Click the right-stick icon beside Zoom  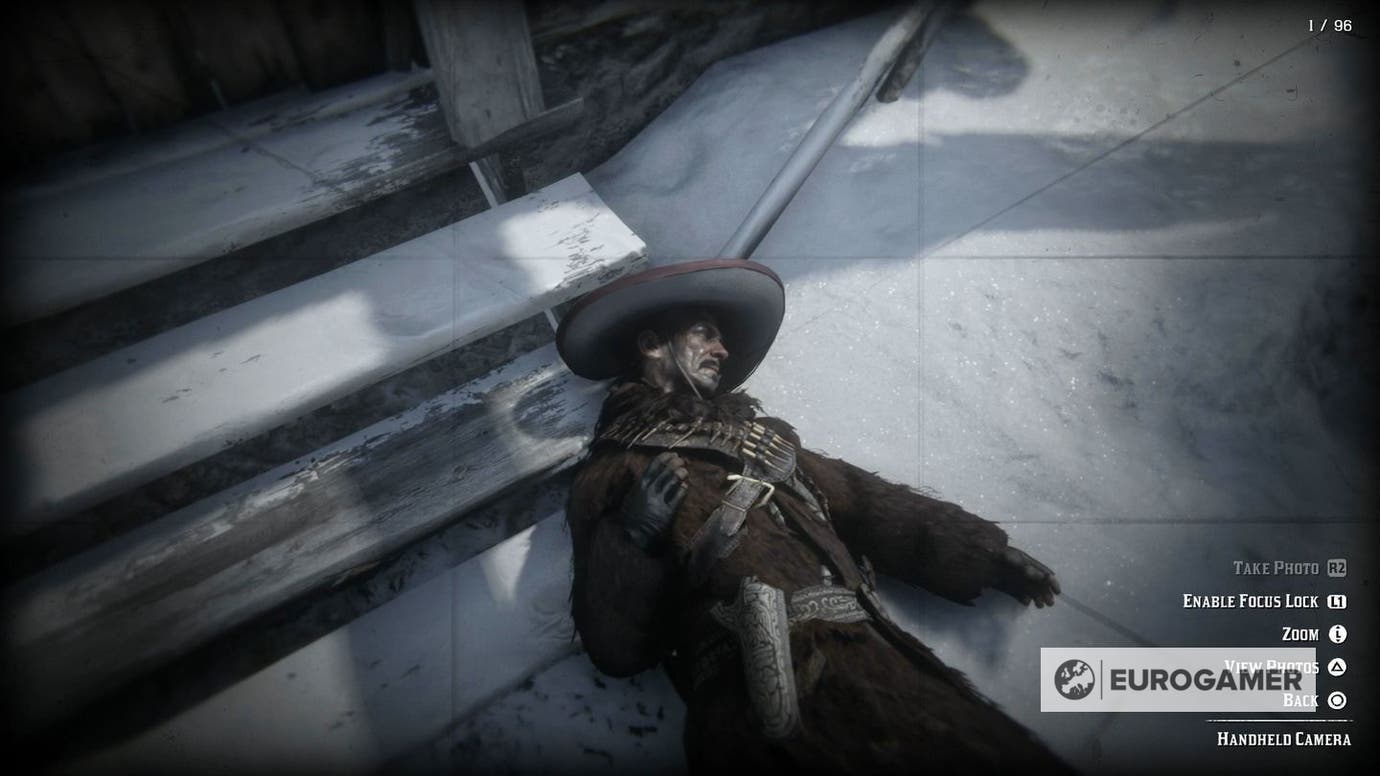tap(1339, 634)
